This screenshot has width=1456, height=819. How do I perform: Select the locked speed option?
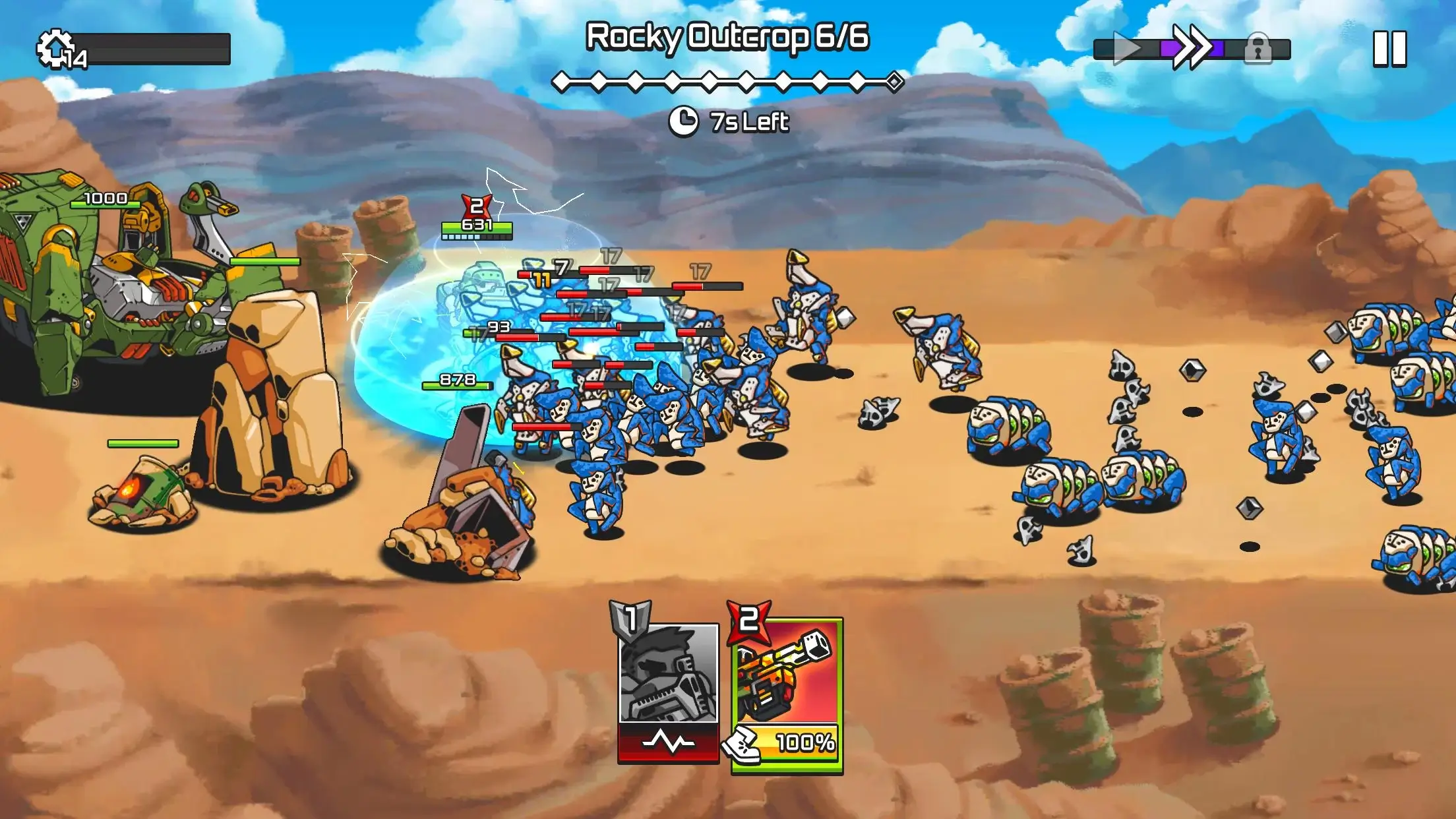point(1258,49)
